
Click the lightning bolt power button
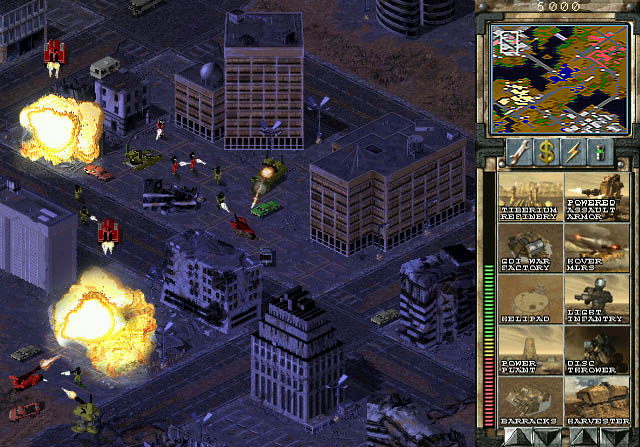(x=573, y=152)
